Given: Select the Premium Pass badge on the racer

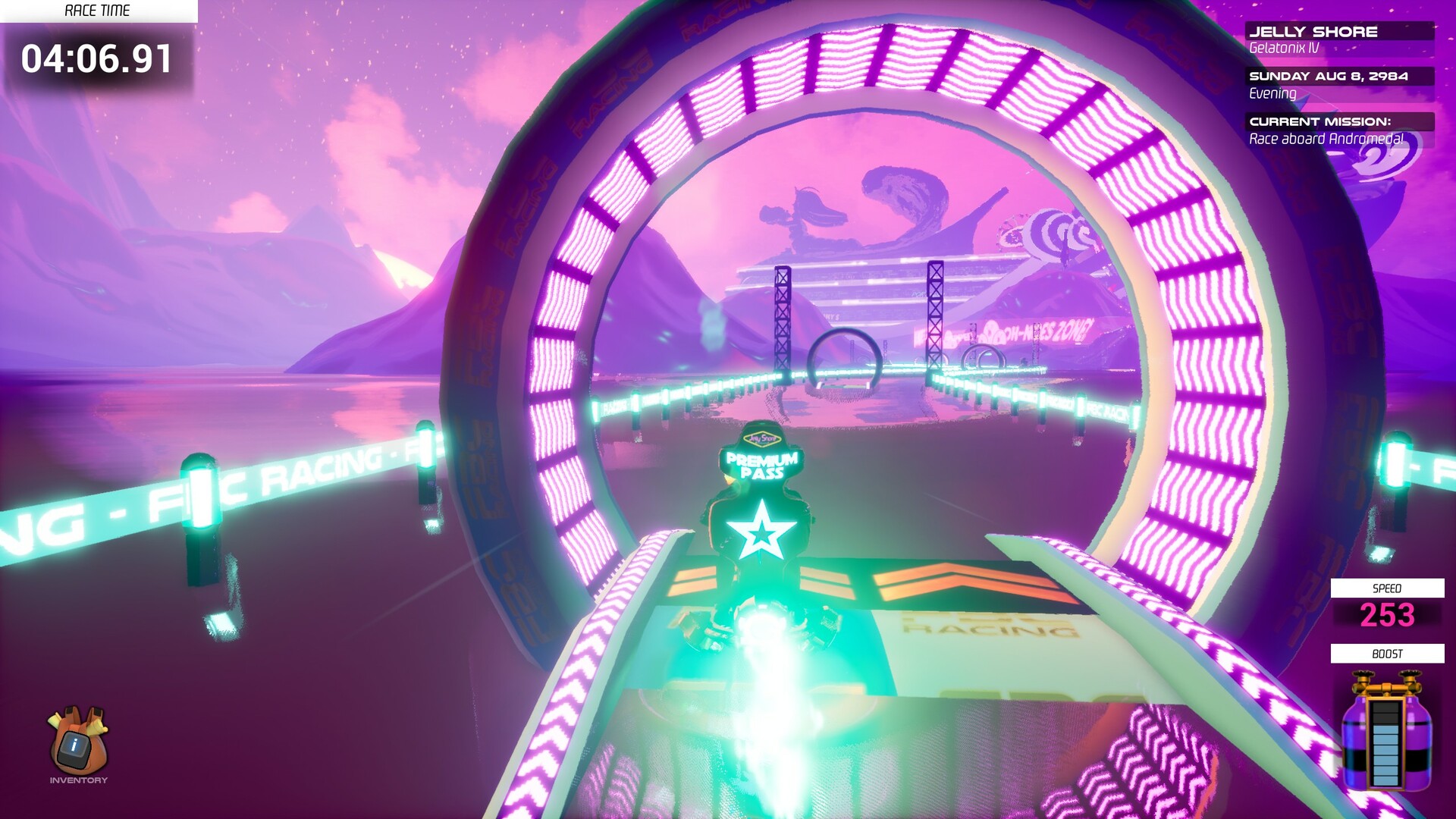Looking at the screenshot, I should (761, 466).
